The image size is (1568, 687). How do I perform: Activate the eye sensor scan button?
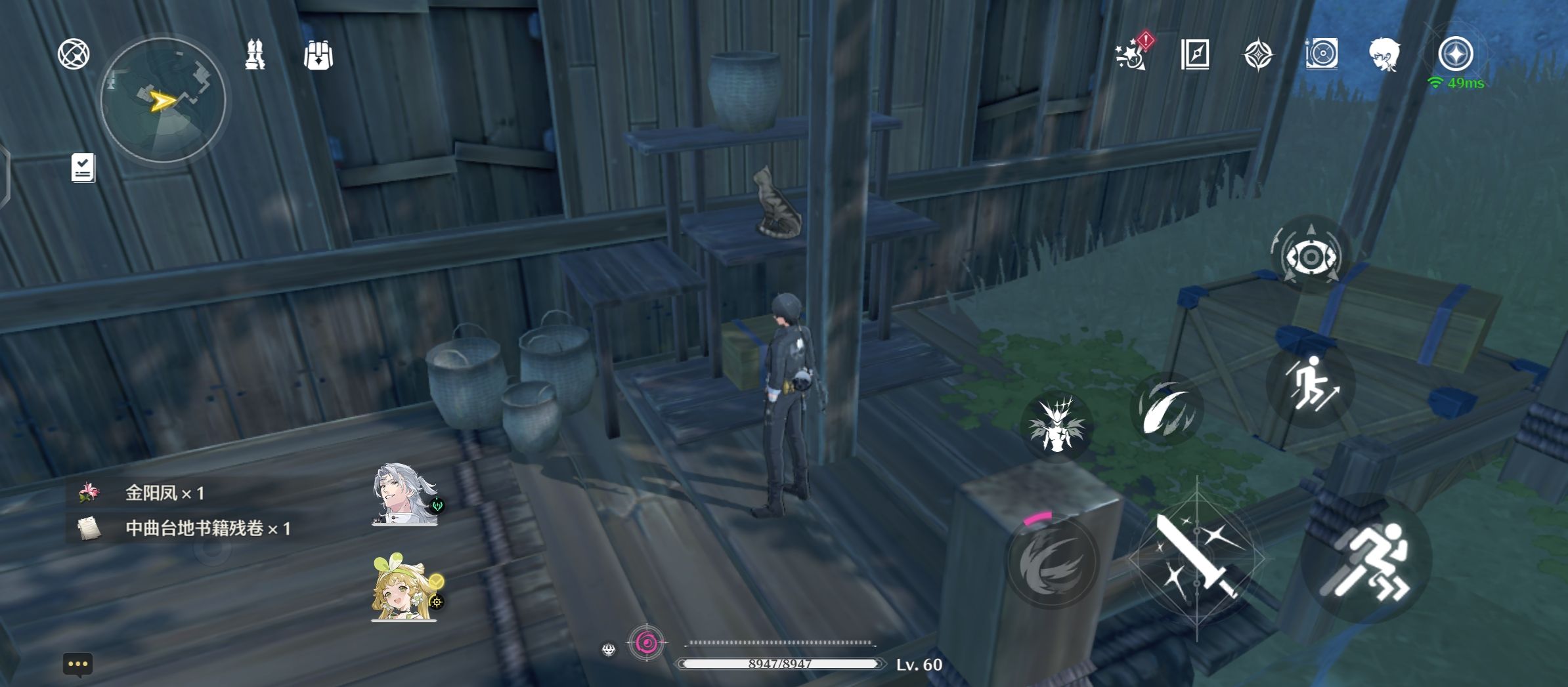click(1311, 256)
